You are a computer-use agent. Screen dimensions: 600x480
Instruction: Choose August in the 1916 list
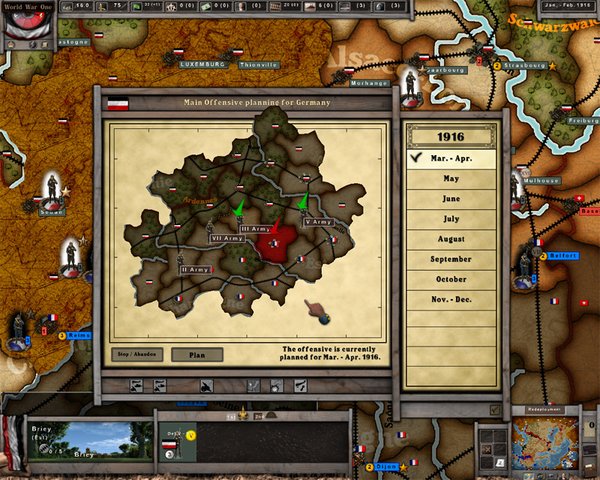452,239
